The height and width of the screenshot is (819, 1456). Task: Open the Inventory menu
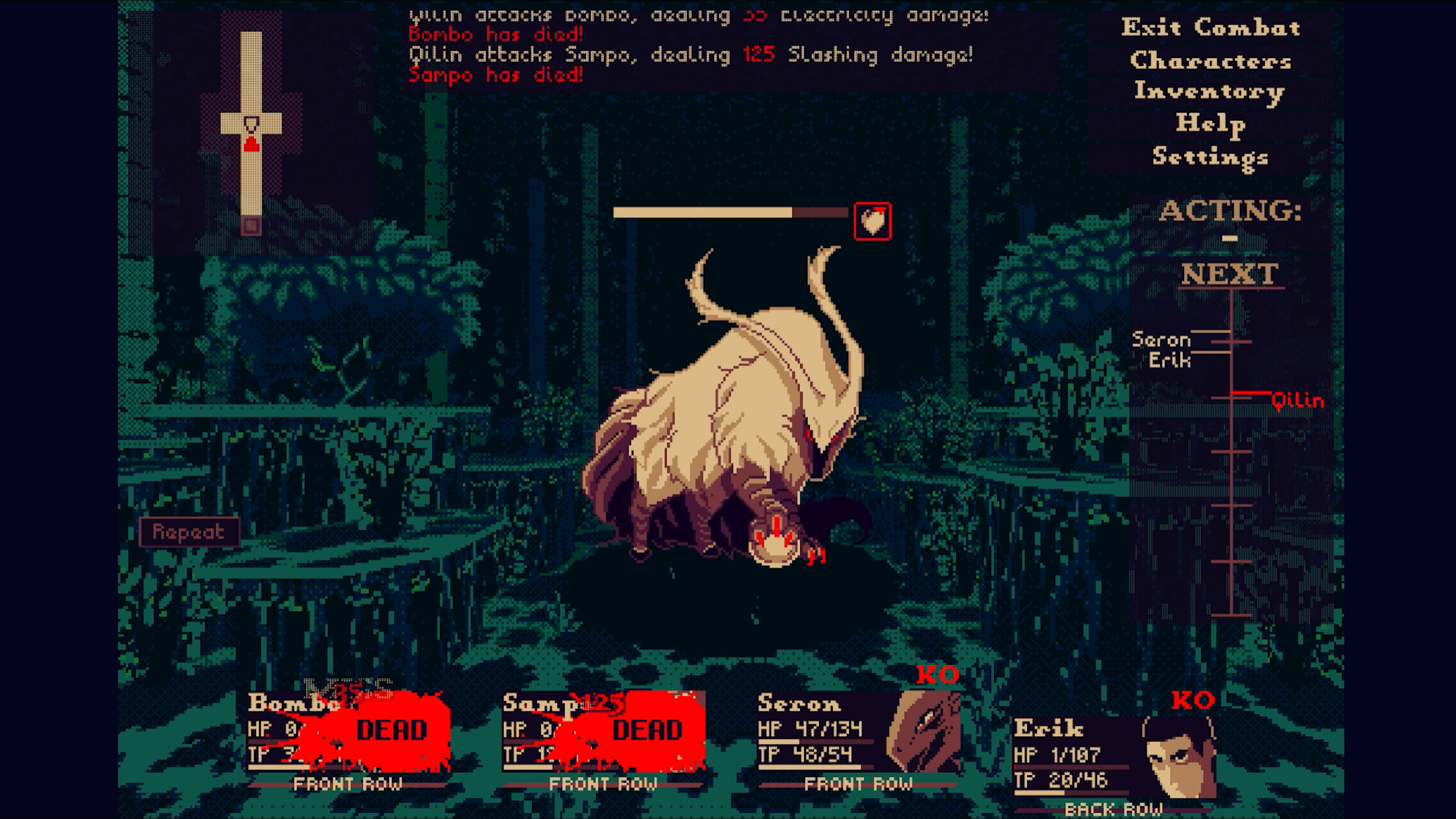coord(1208,92)
